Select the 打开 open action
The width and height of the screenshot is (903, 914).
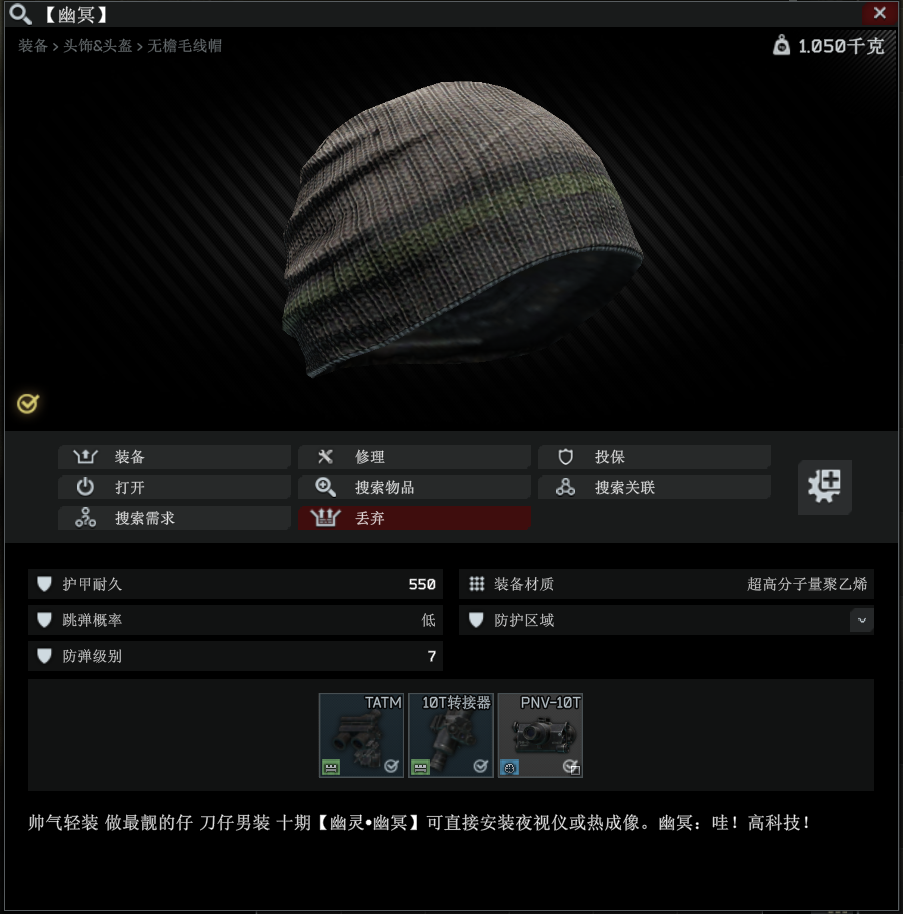click(x=174, y=488)
